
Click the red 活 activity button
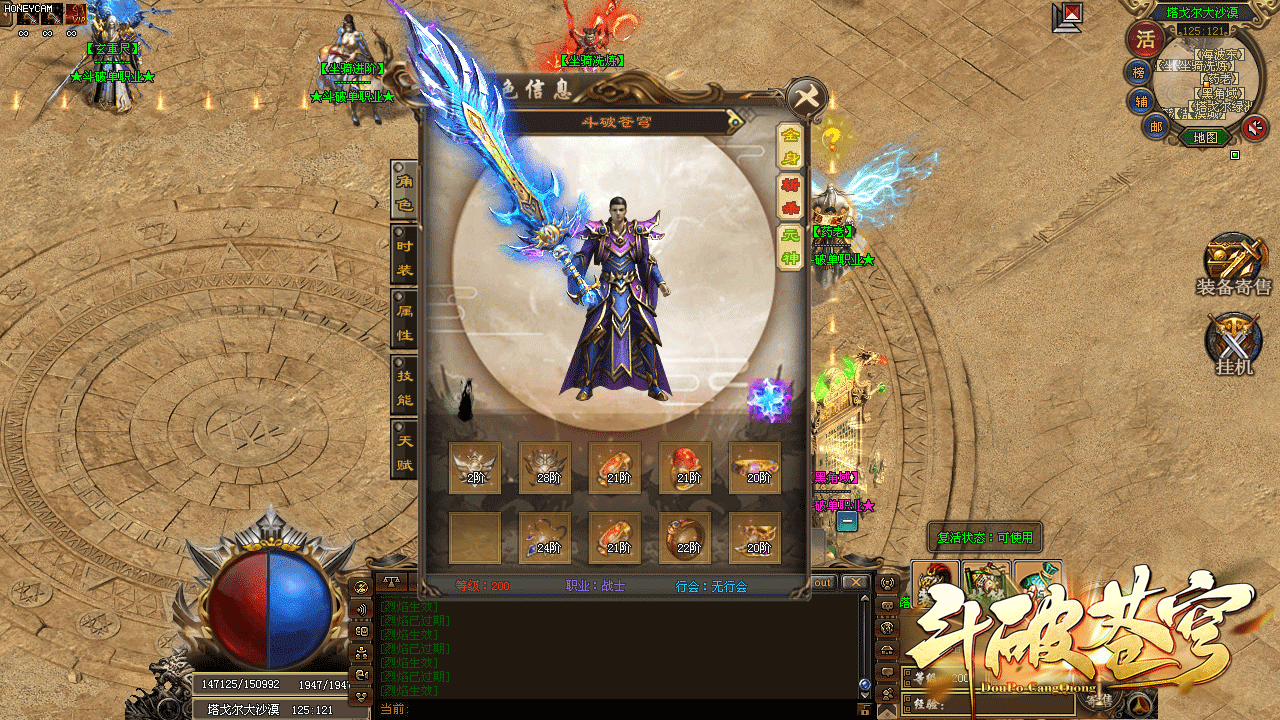(1144, 40)
